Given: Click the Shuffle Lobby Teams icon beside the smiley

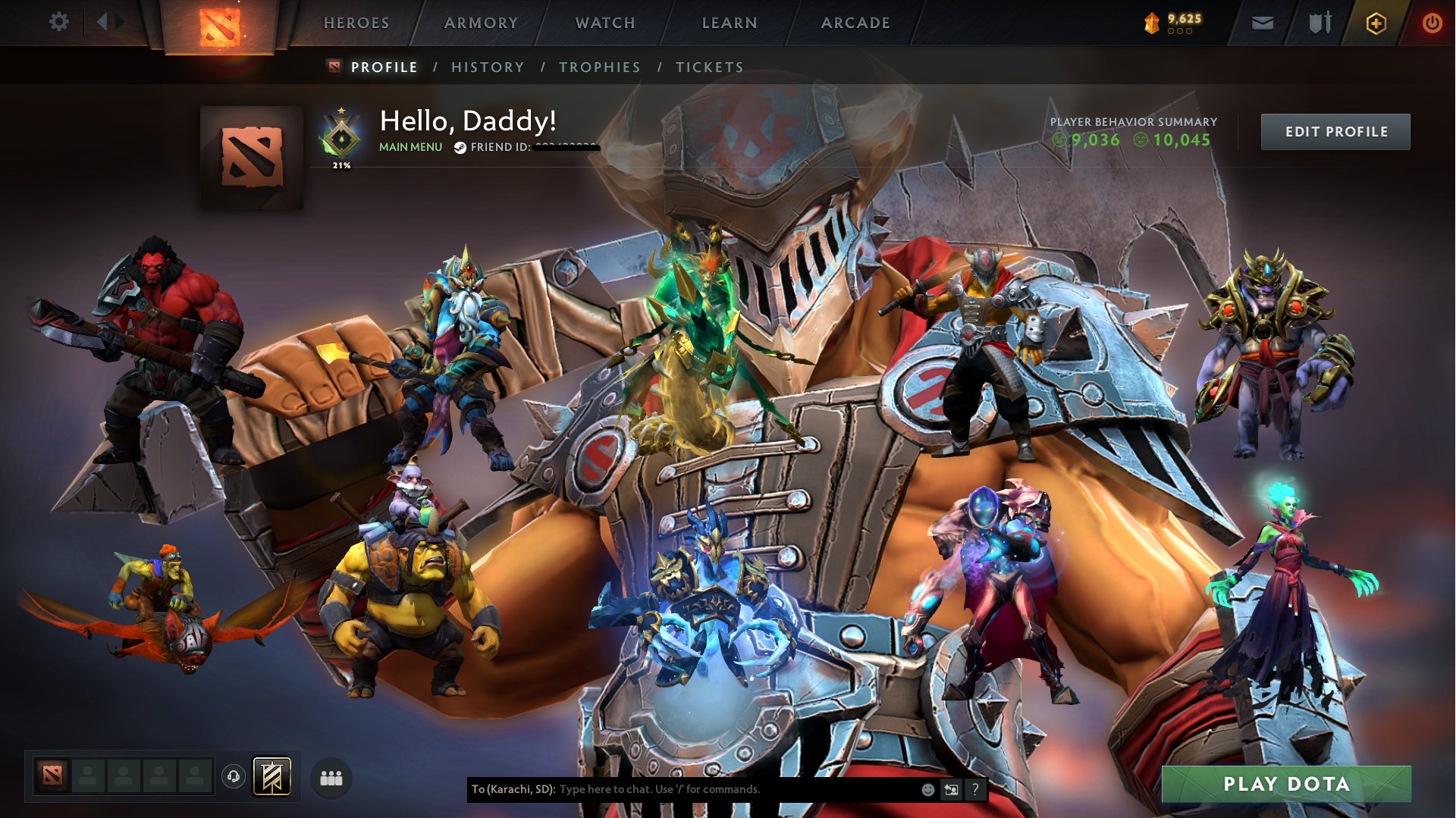Looking at the screenshot, I should [x=951, y=789].
